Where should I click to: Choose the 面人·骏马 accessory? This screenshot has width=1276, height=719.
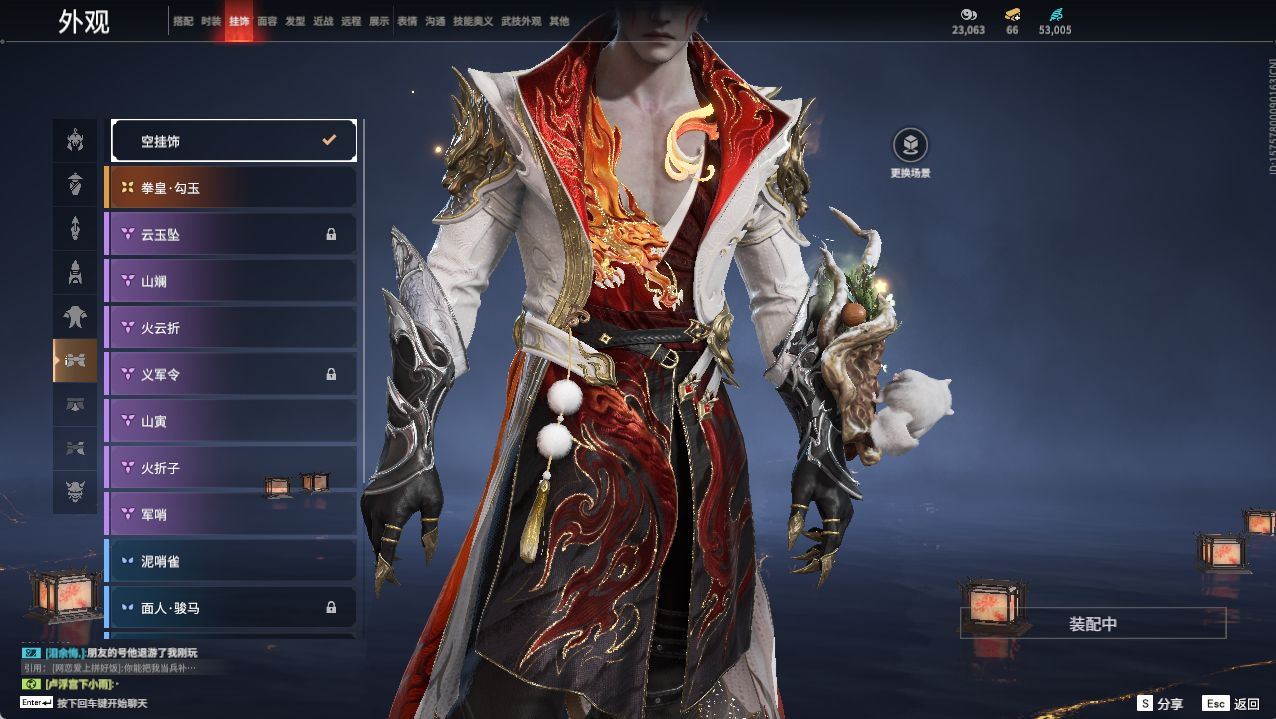click(231, 607)
